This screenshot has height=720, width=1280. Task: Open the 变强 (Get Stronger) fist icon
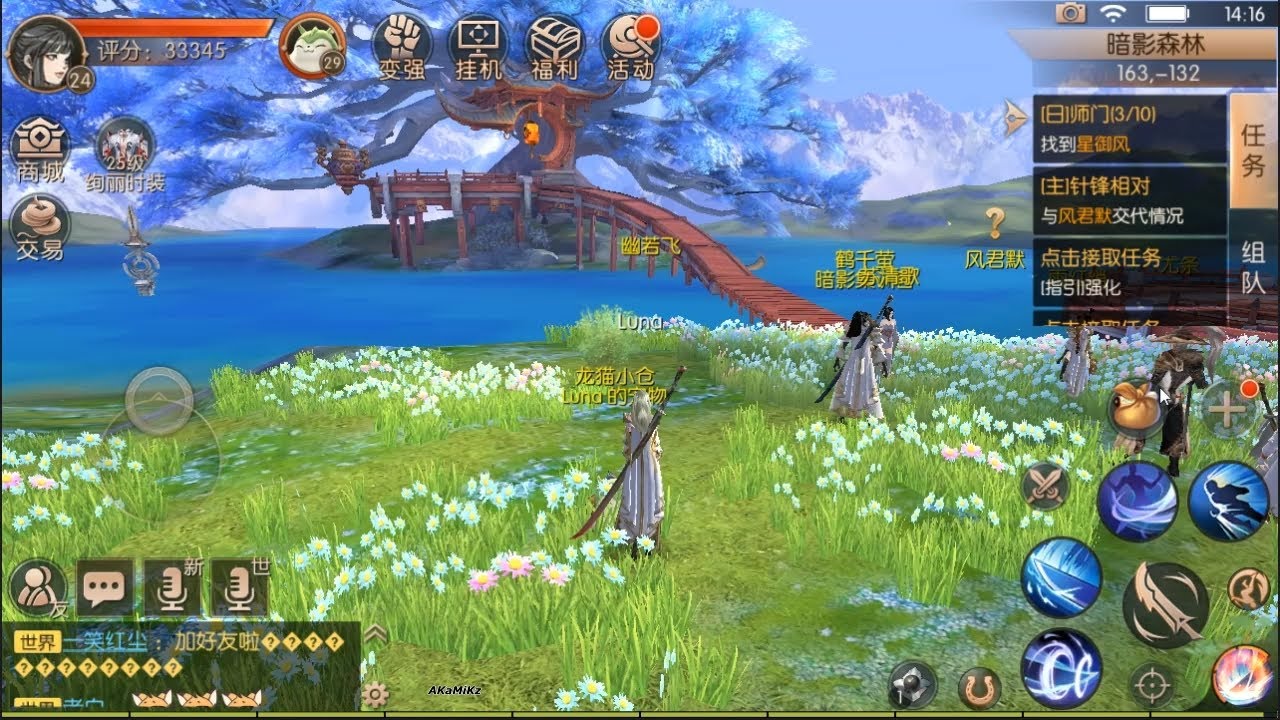(404, 42)
